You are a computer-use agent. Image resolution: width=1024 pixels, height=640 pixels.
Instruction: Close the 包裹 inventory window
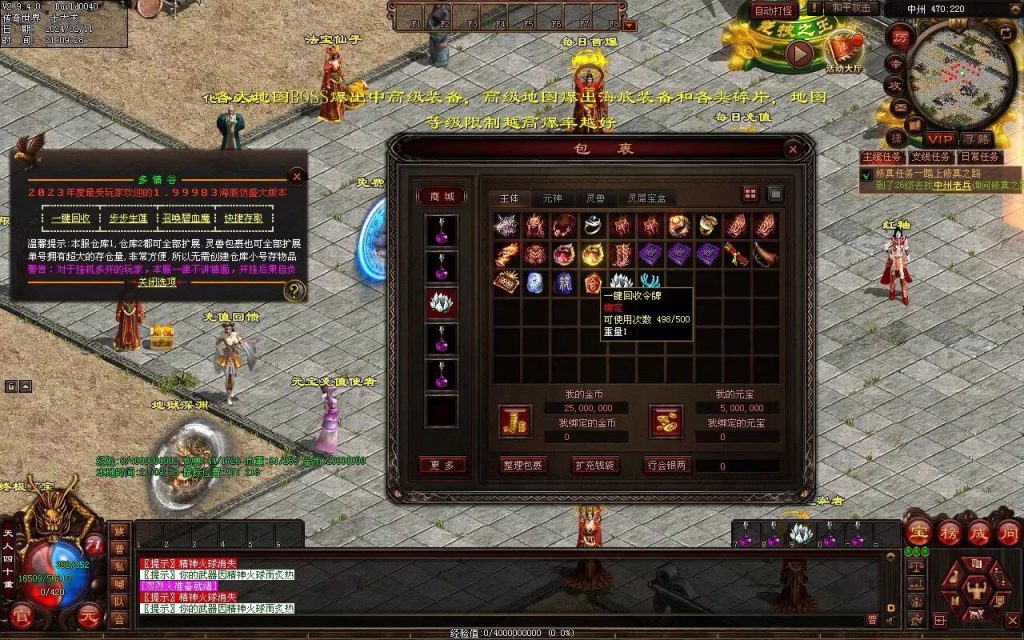coord(793,150)
